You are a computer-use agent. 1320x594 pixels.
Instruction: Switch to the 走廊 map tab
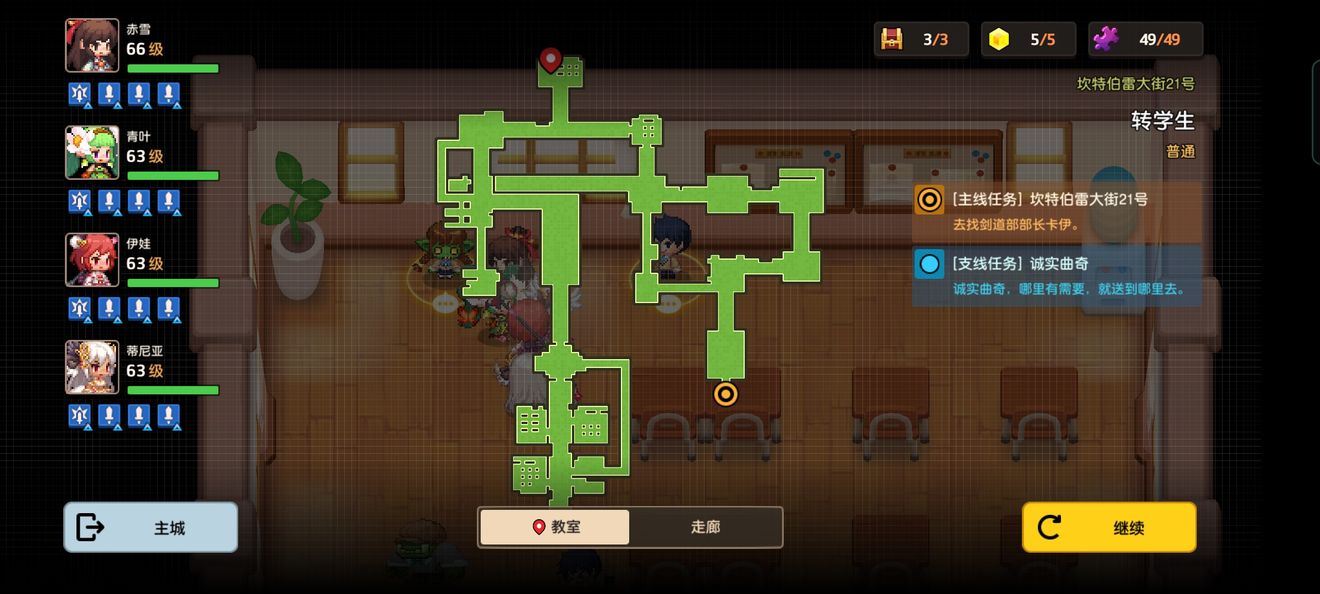705,527
